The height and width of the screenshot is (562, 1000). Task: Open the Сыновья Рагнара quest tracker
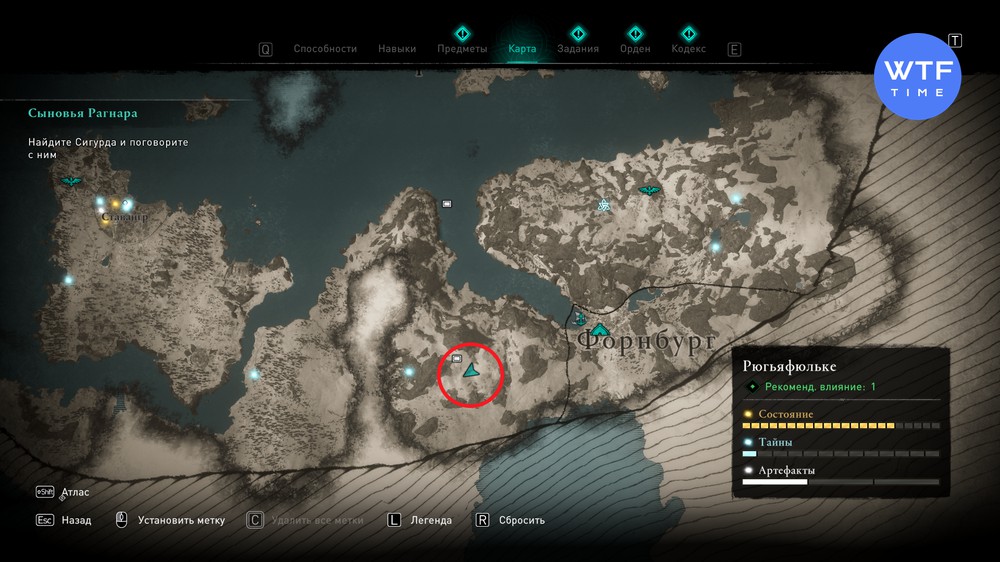pyautogui.click(x=83, y=113)
